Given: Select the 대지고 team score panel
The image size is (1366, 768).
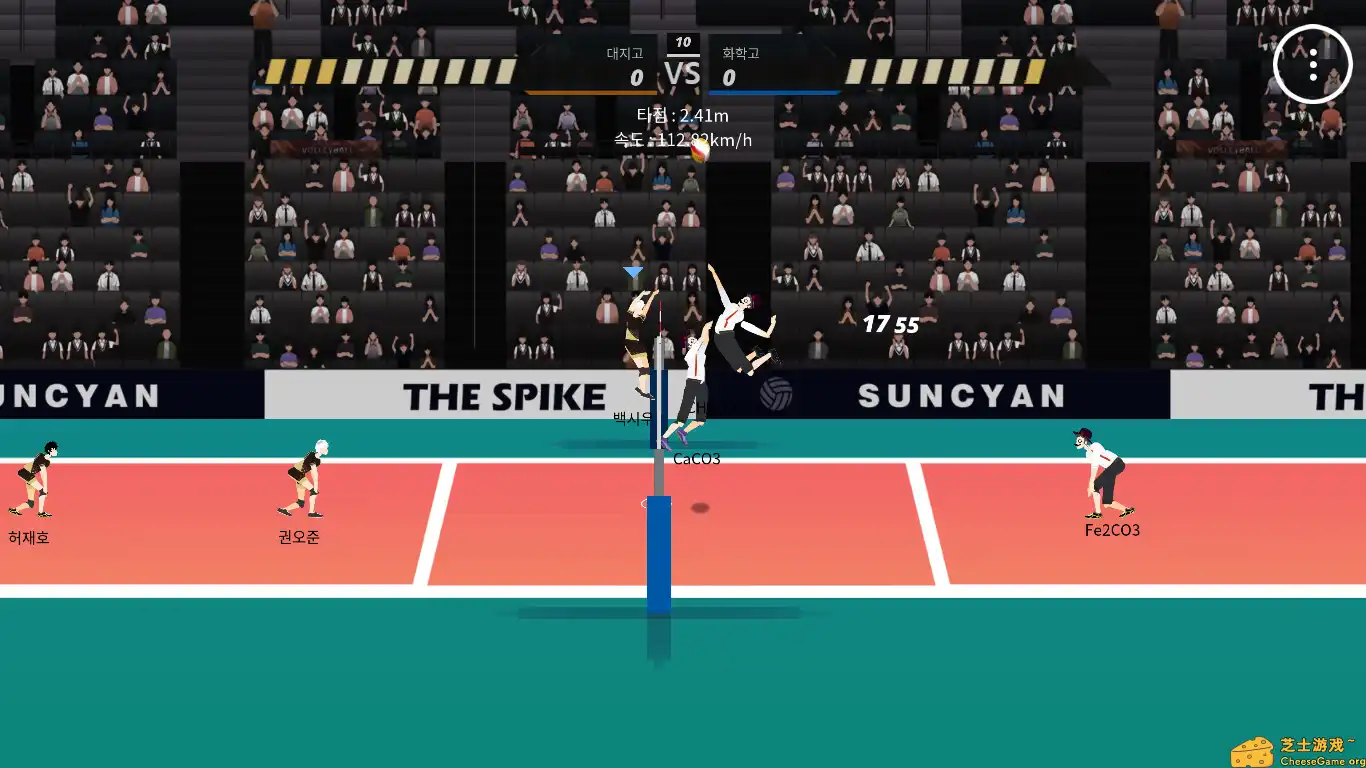Looking at the screenshot, I should tap(590, 62).
